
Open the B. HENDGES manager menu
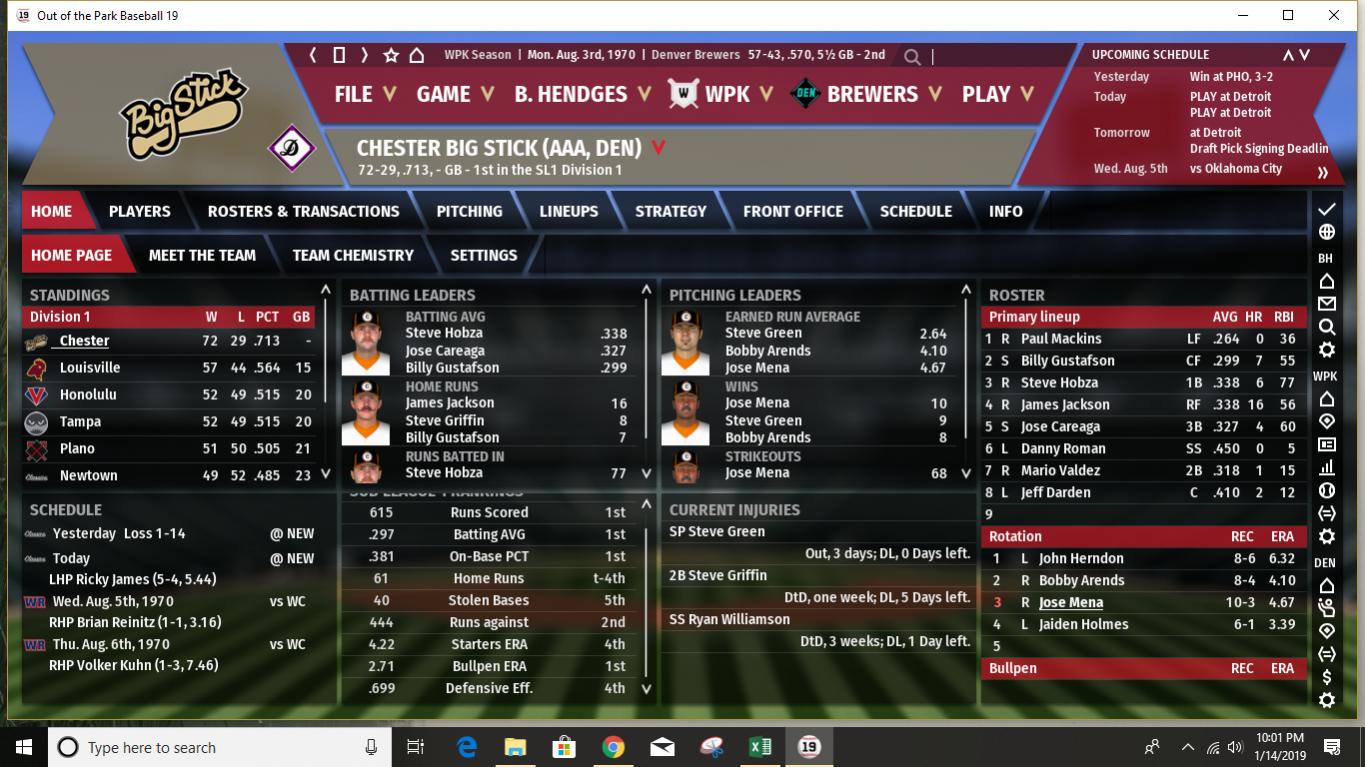[582, 94]
